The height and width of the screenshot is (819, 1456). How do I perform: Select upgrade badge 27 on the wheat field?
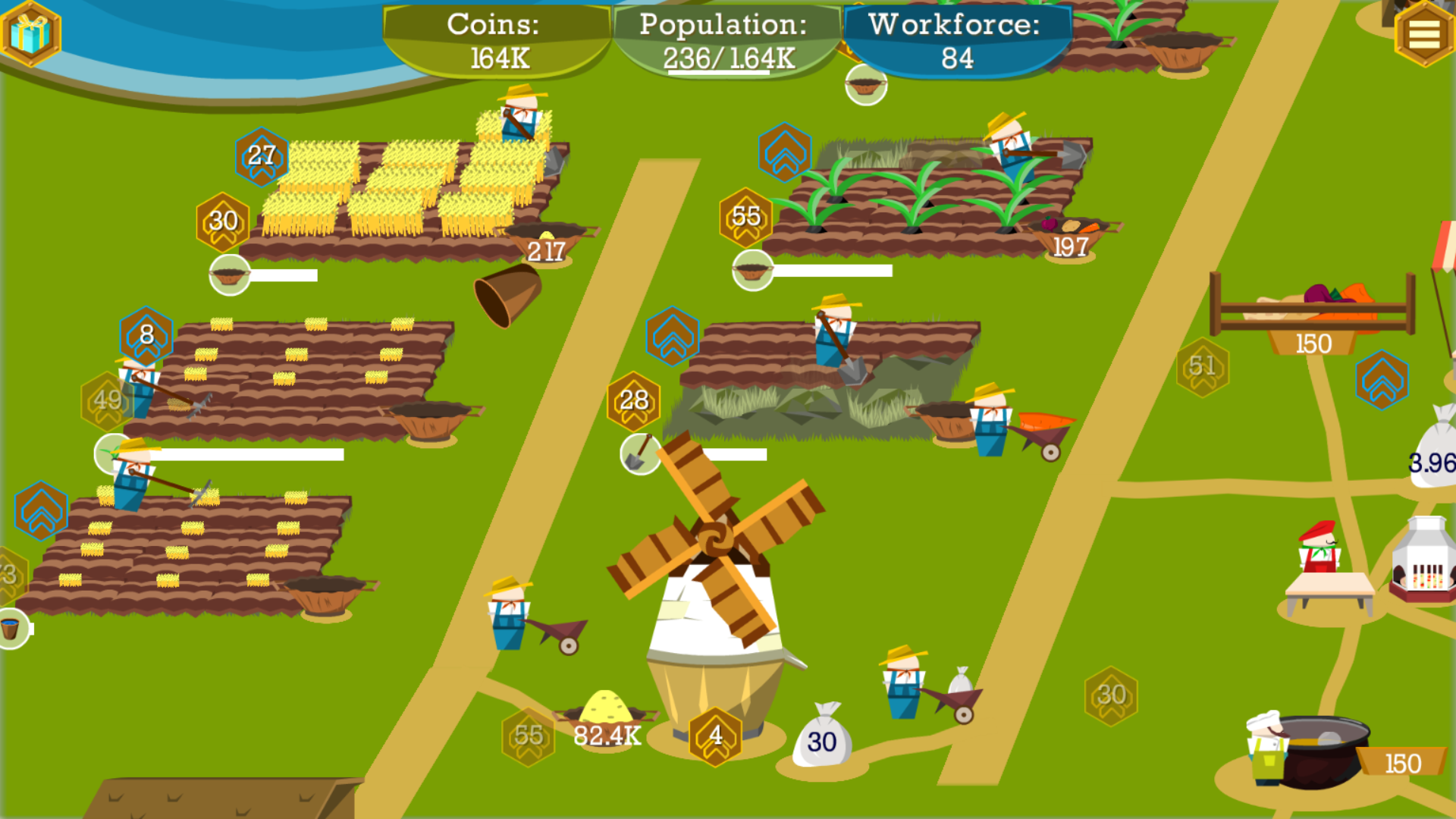tap(261, 155)
